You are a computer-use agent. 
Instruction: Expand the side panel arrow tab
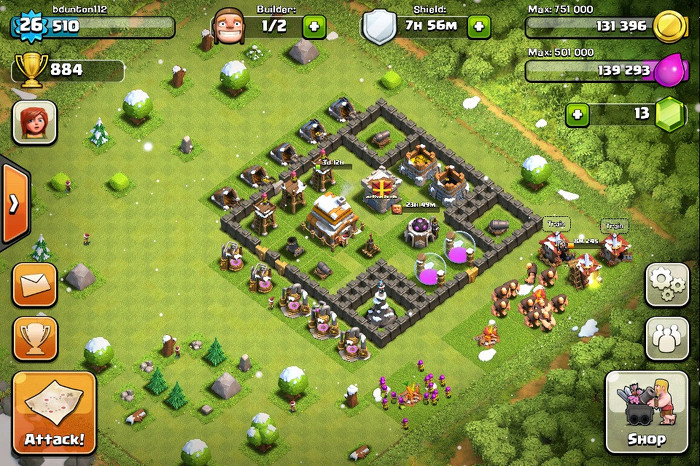point(13,203)
